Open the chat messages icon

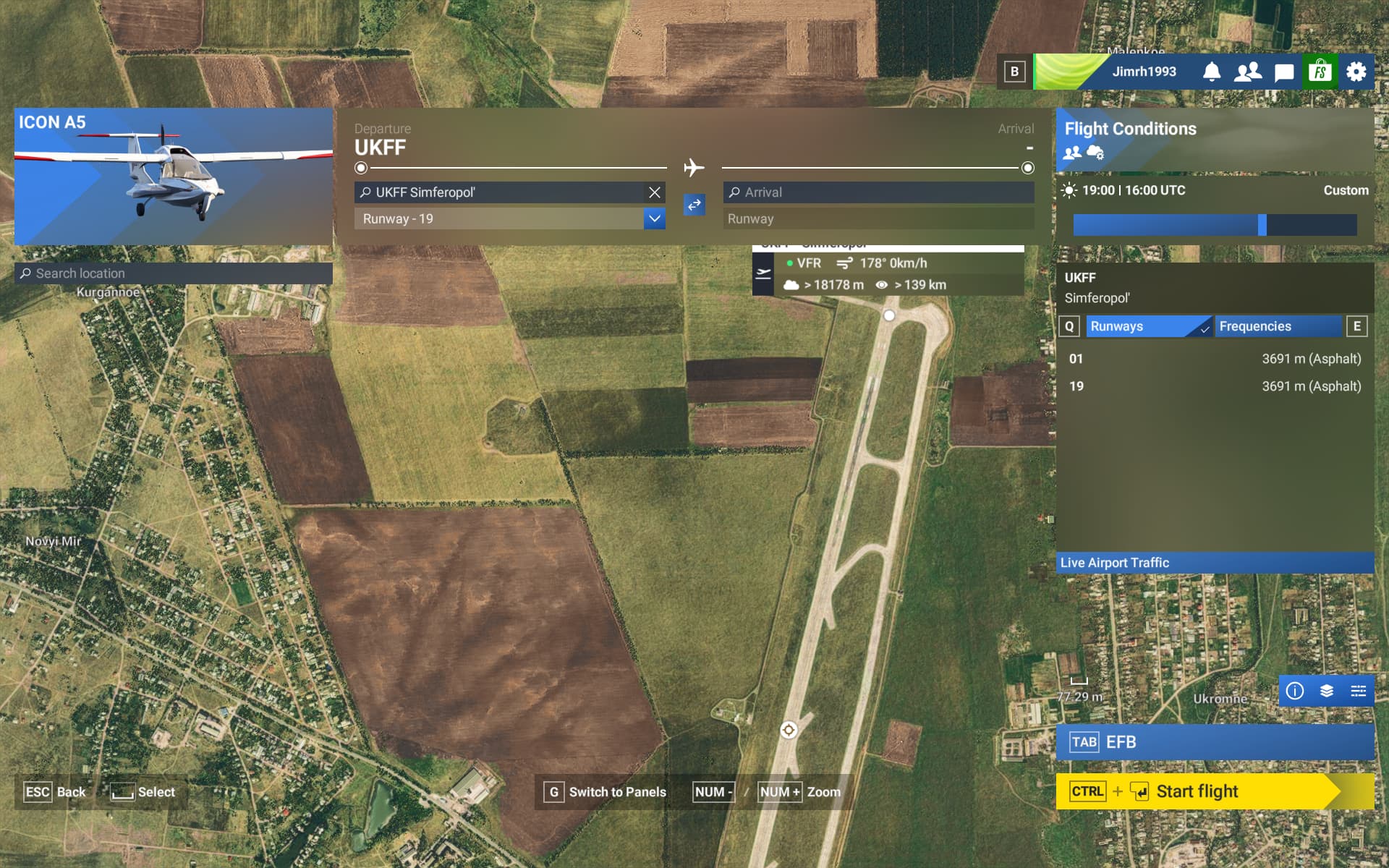click(x=1283, y=72)
